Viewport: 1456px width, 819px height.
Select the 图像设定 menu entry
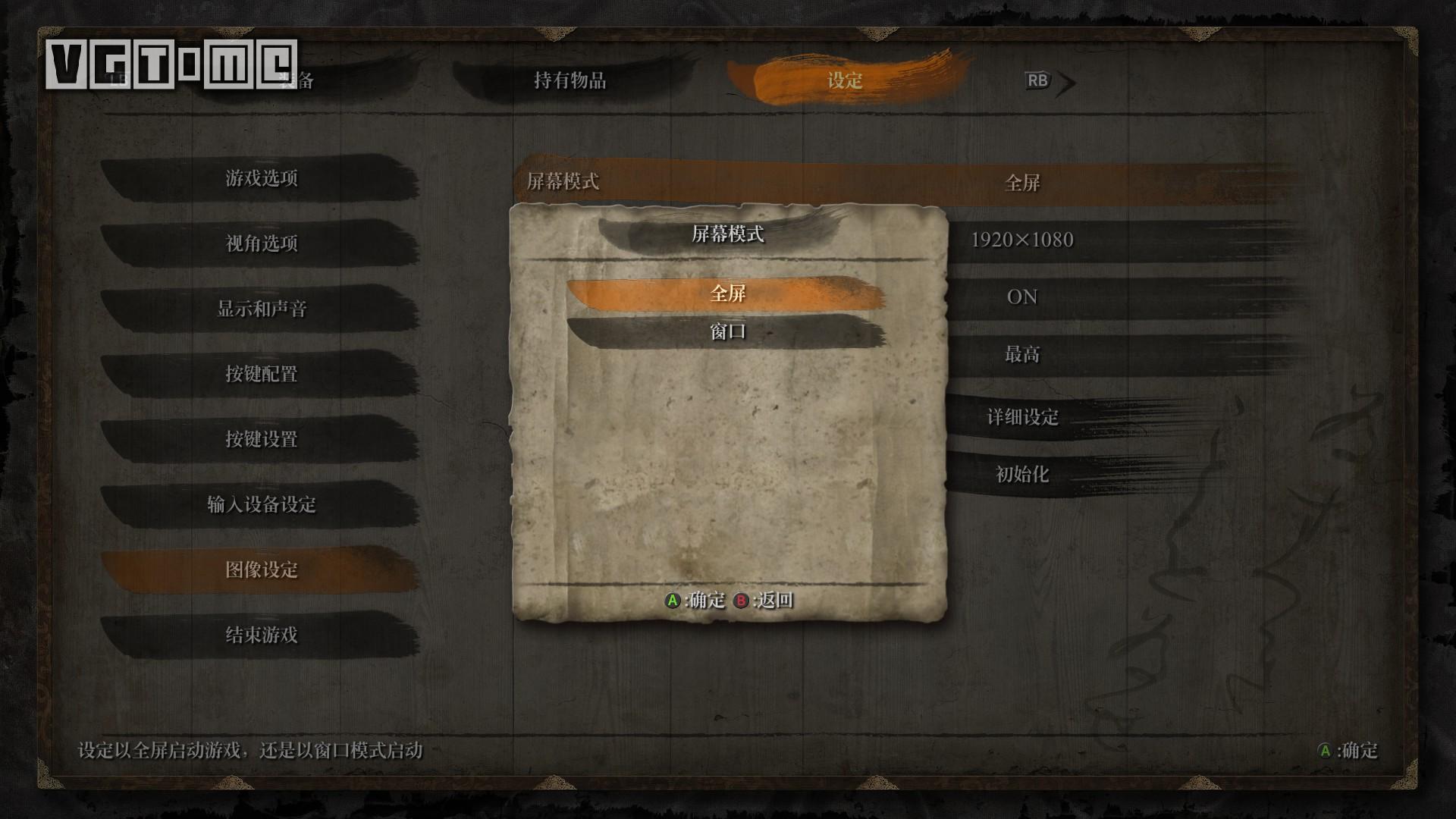click(261, 570)
